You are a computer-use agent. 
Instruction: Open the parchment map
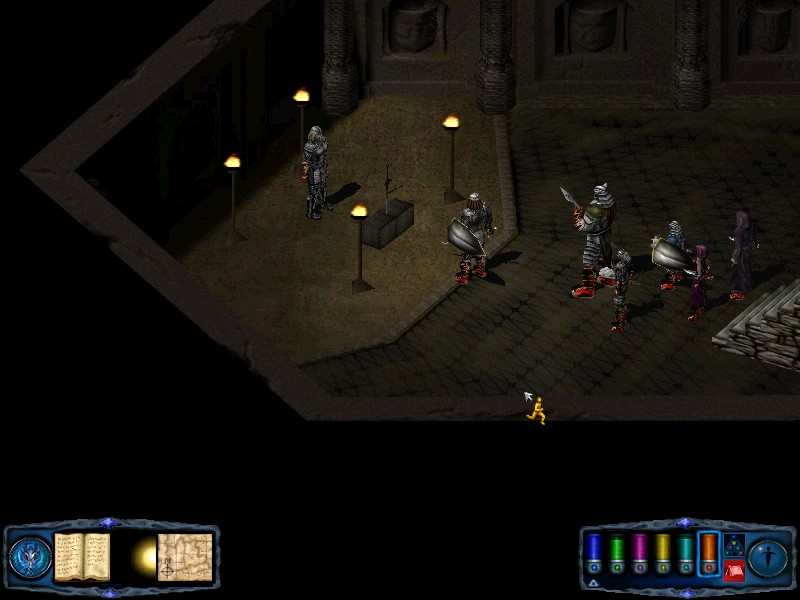tap(185, 556)
